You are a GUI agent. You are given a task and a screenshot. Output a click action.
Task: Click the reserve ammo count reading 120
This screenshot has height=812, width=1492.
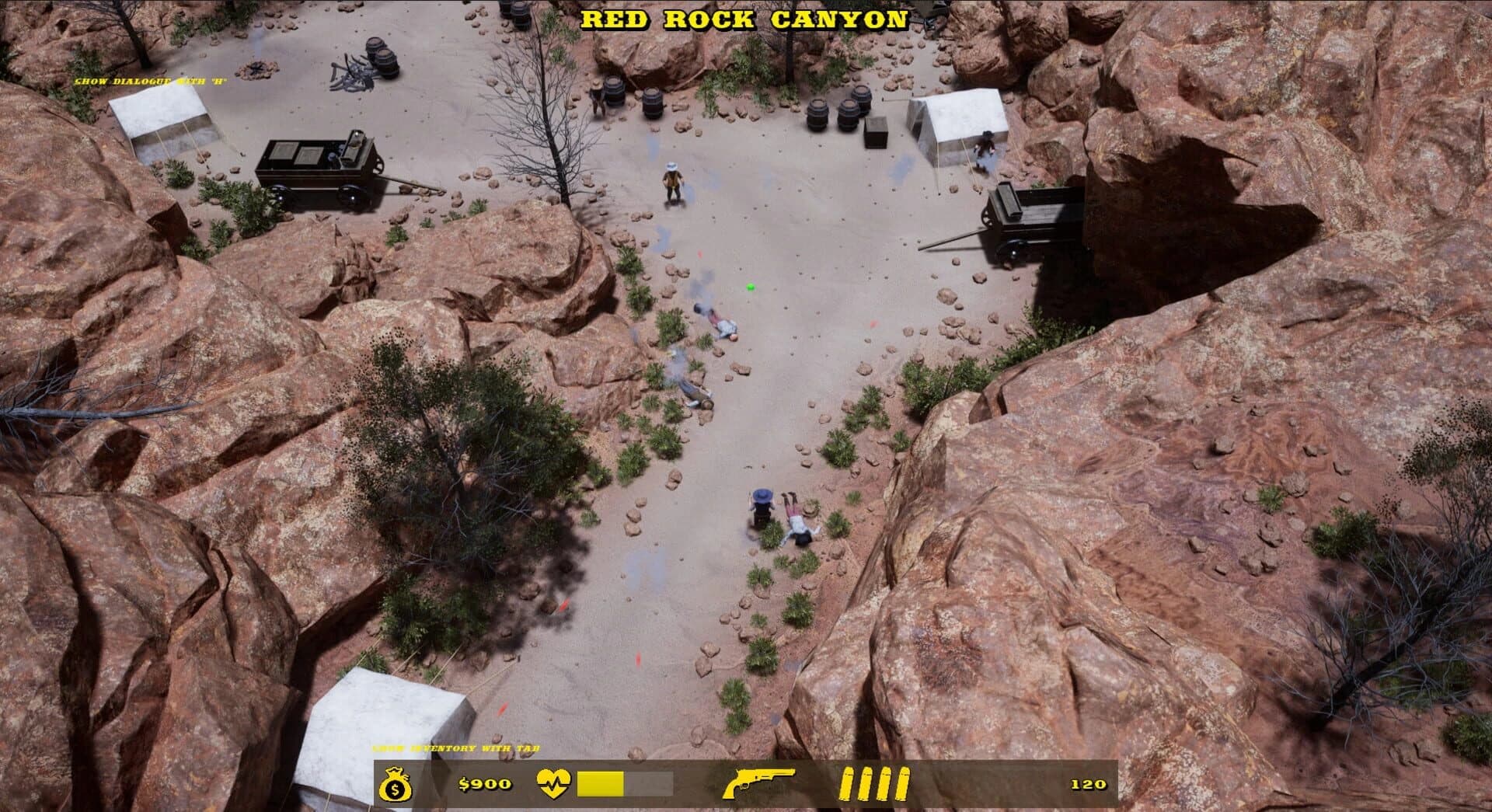(x=1088, y=785)
